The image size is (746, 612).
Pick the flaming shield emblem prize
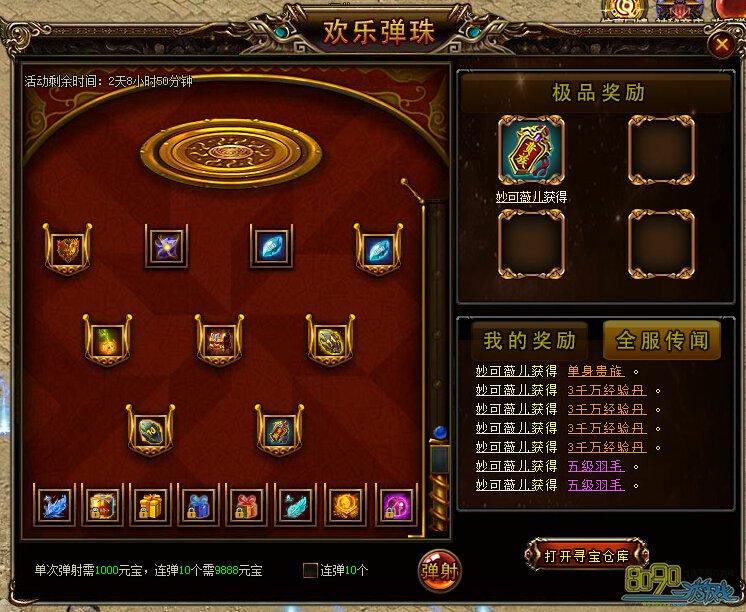[x=68, y=248]
